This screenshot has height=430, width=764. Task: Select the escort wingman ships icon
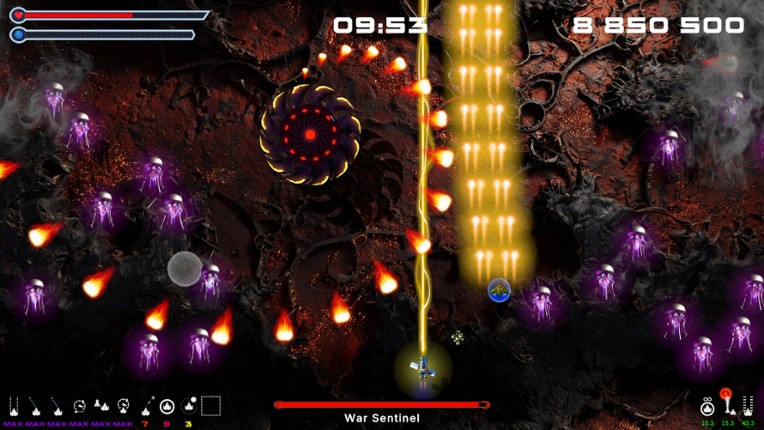click(x=102, y=406)
